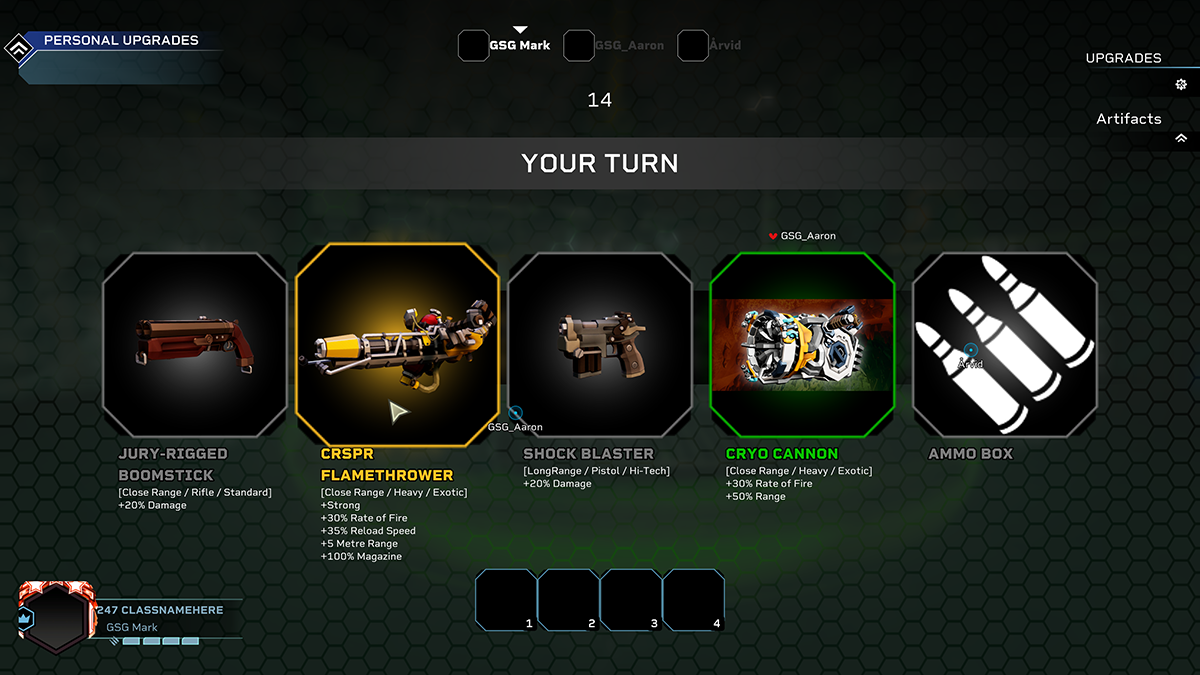
Task: Click empty slot number 1
Action: pos(506,600)
